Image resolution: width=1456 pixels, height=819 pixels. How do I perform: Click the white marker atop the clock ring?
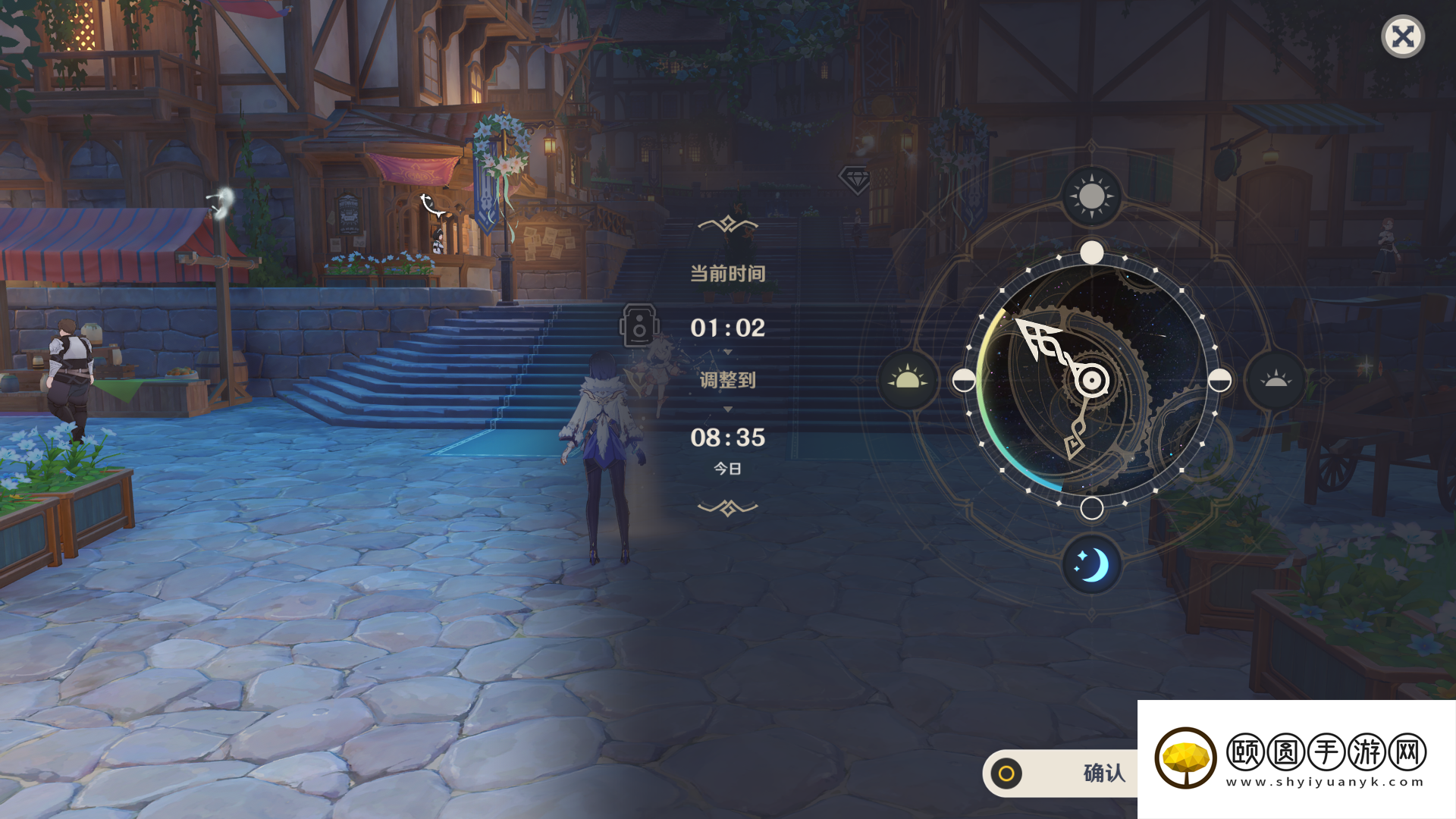click(1091, 253)
